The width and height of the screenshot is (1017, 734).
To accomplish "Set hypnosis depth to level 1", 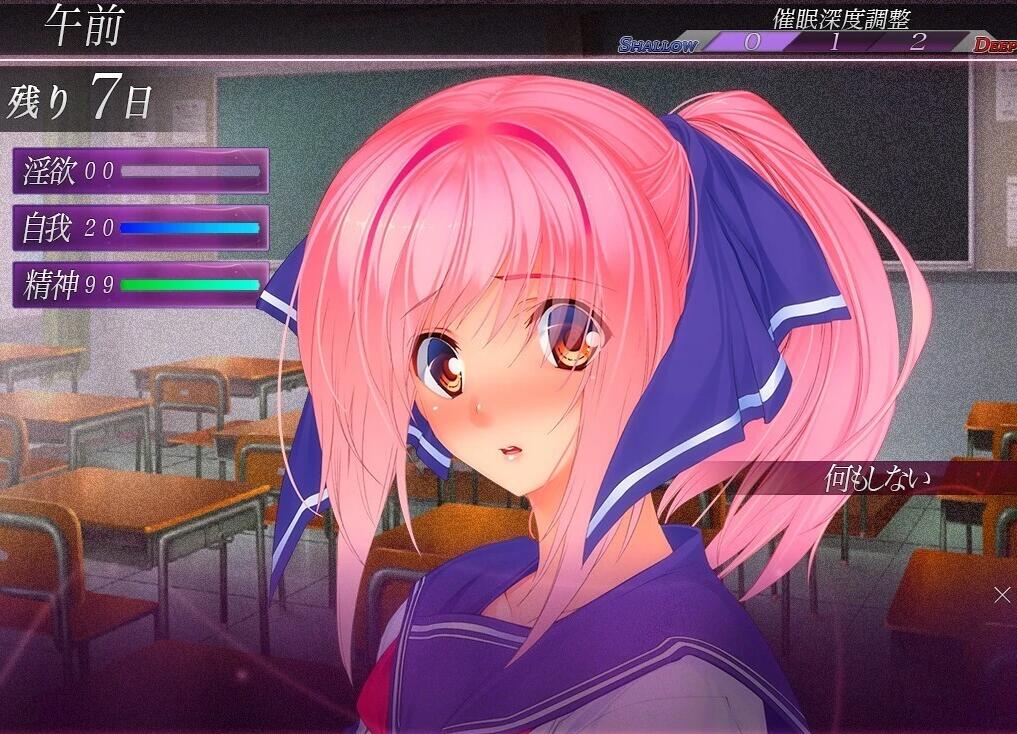I will pyautogui.click(x=834, y=42).
